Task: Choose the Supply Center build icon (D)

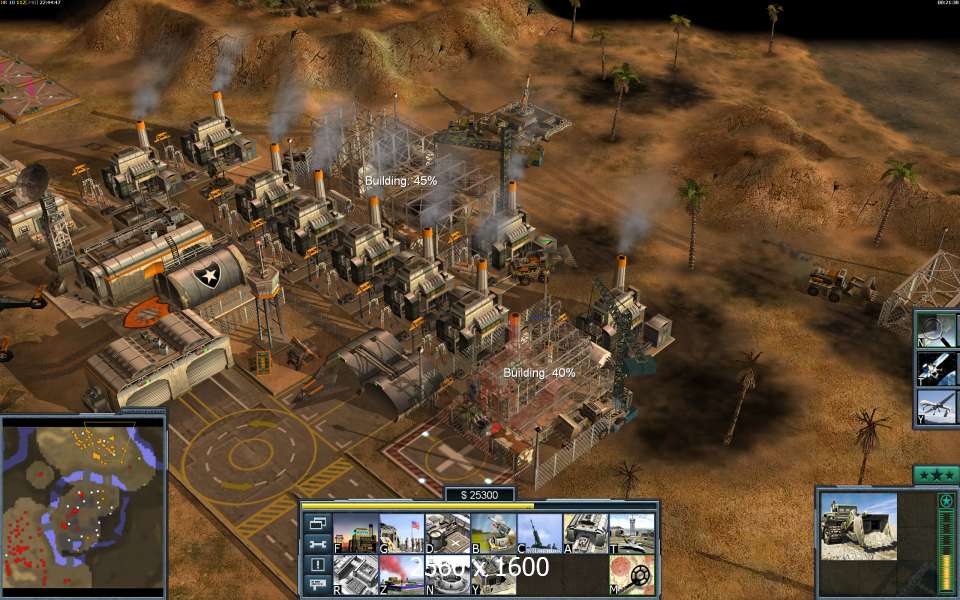Action: (x=447, y=533)
